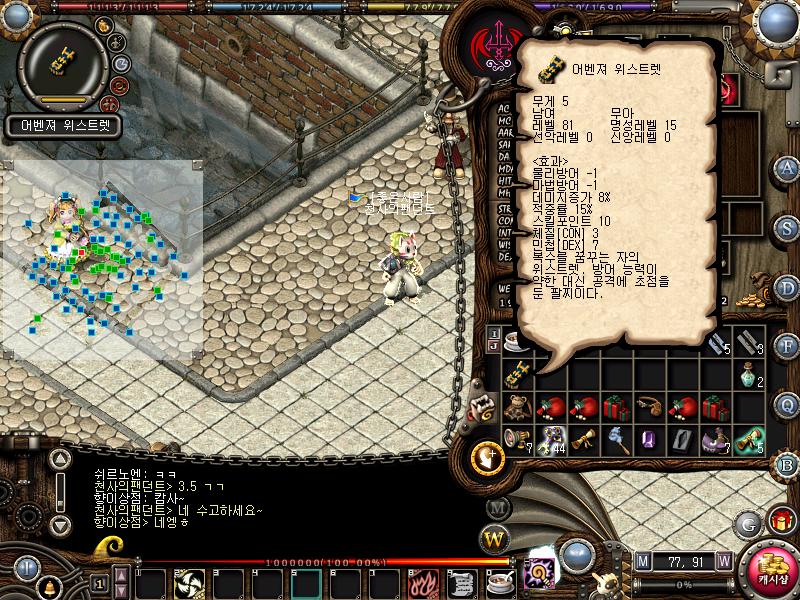Choose the potion bottle with count 2
Screen dimensions: 800x600
[x=750, y=374]
